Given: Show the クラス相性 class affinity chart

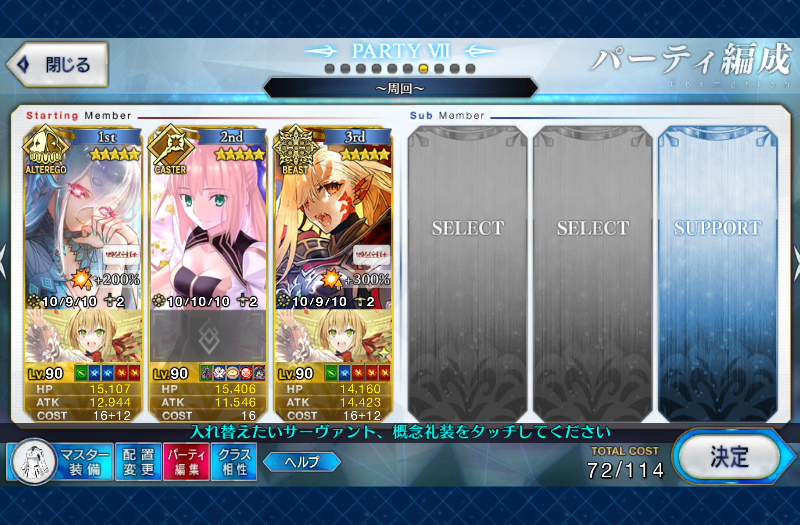Looking at the screenshot, I should coord(233,461).
